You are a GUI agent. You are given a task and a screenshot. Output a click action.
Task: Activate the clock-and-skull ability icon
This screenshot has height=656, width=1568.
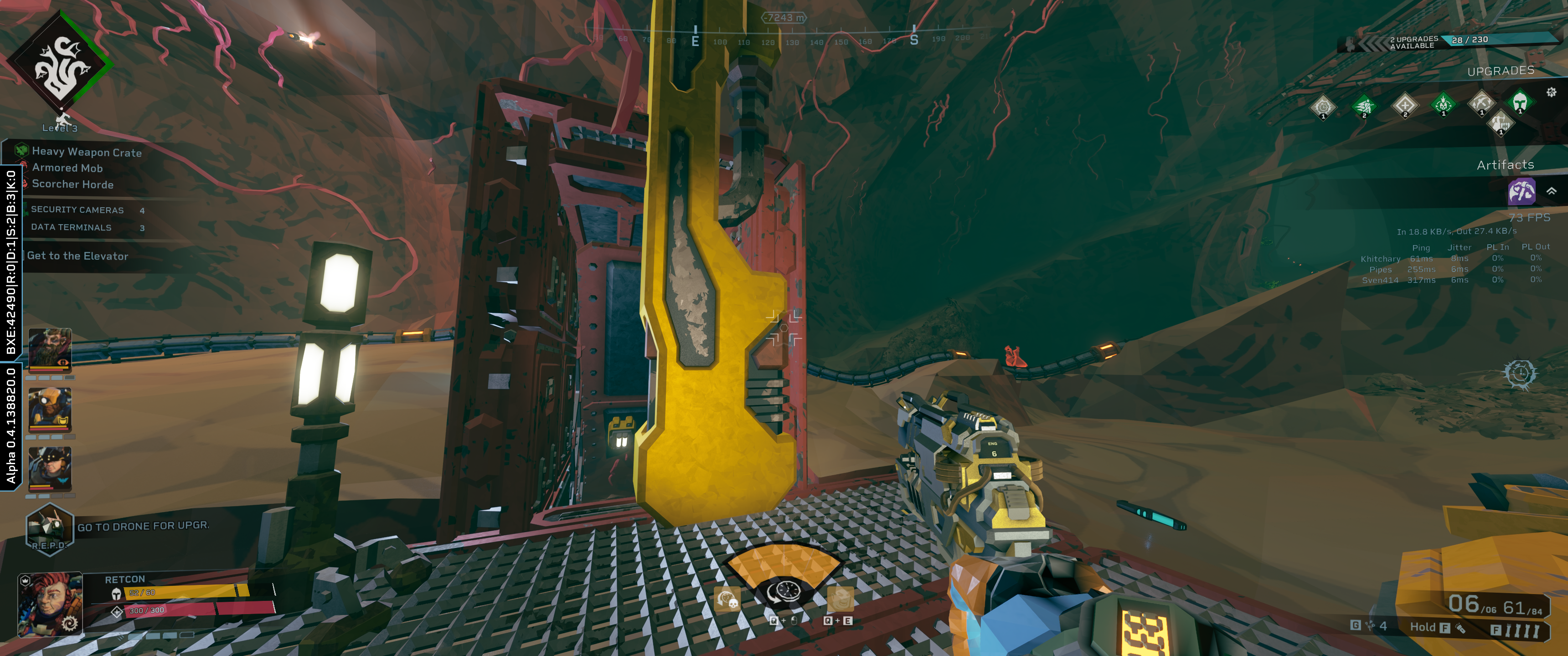(727, 599)
